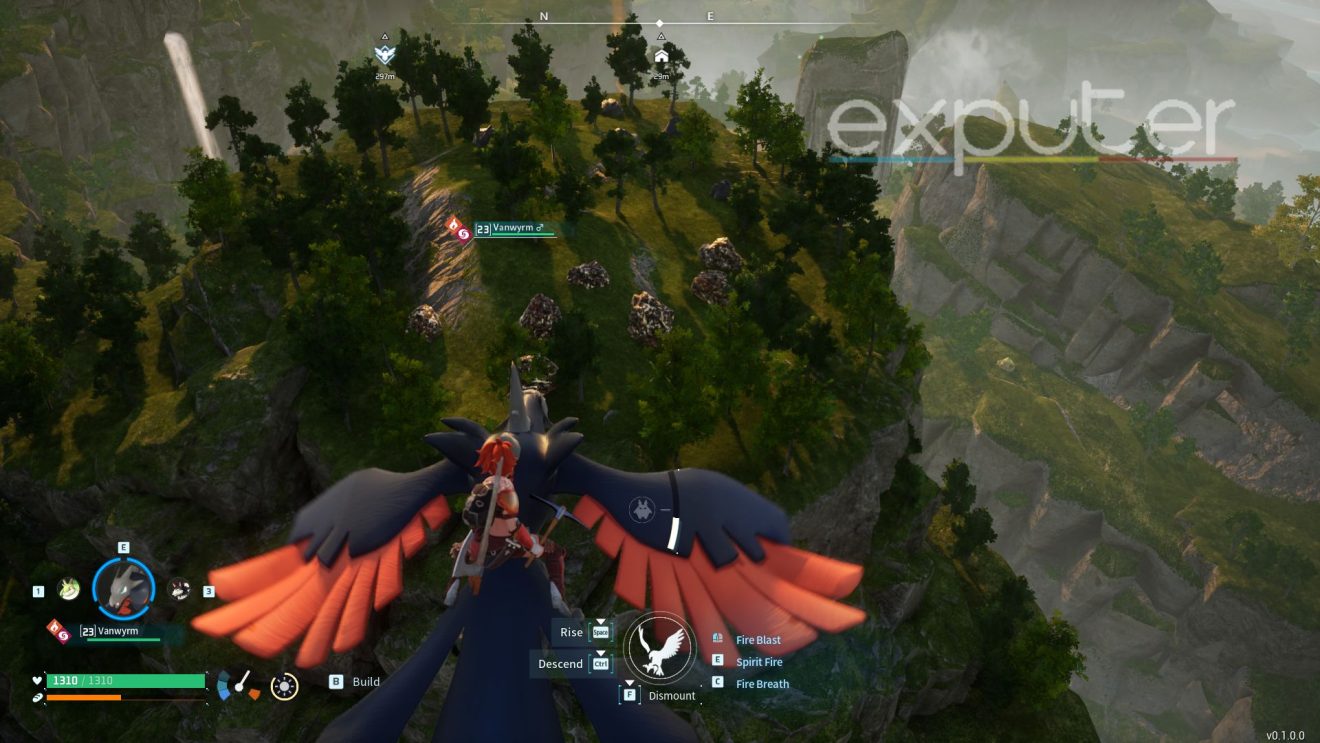Select the Vanwyrm portrait in the active Pal slot
Screen dimensions: 1320x743
(122, 588)
